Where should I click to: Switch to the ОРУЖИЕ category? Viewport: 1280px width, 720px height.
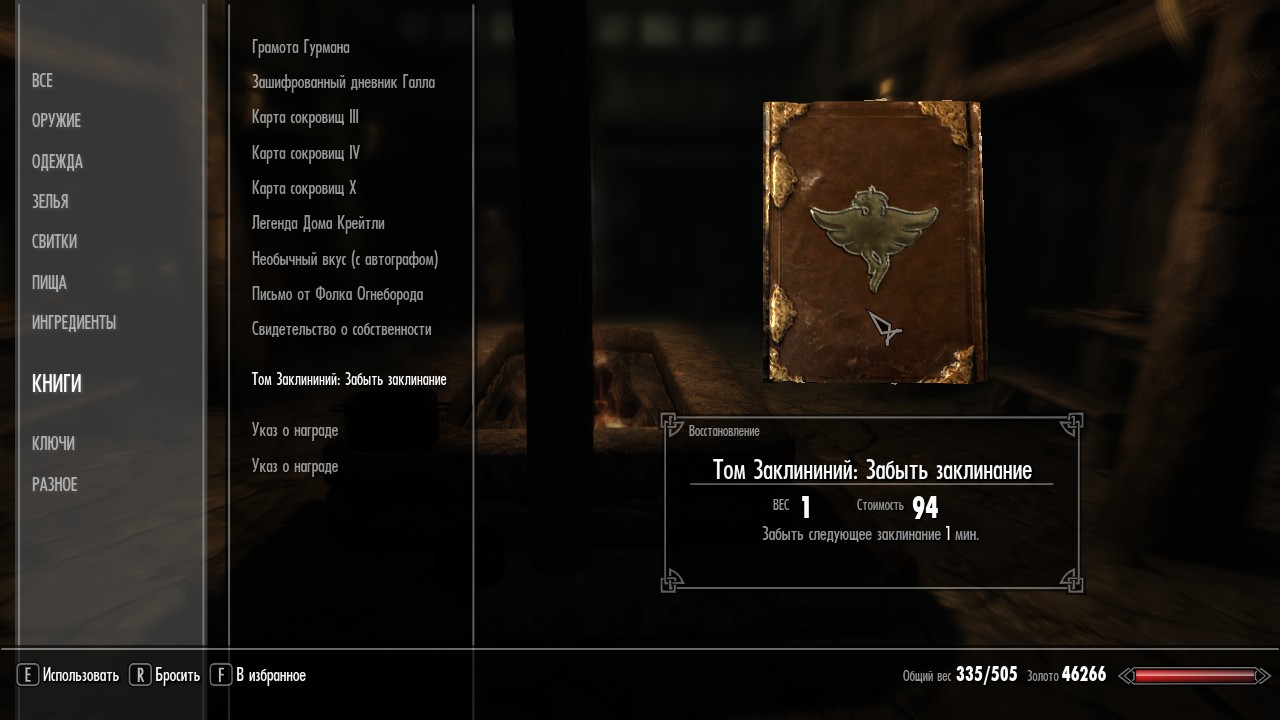click(x=56, y=121)
